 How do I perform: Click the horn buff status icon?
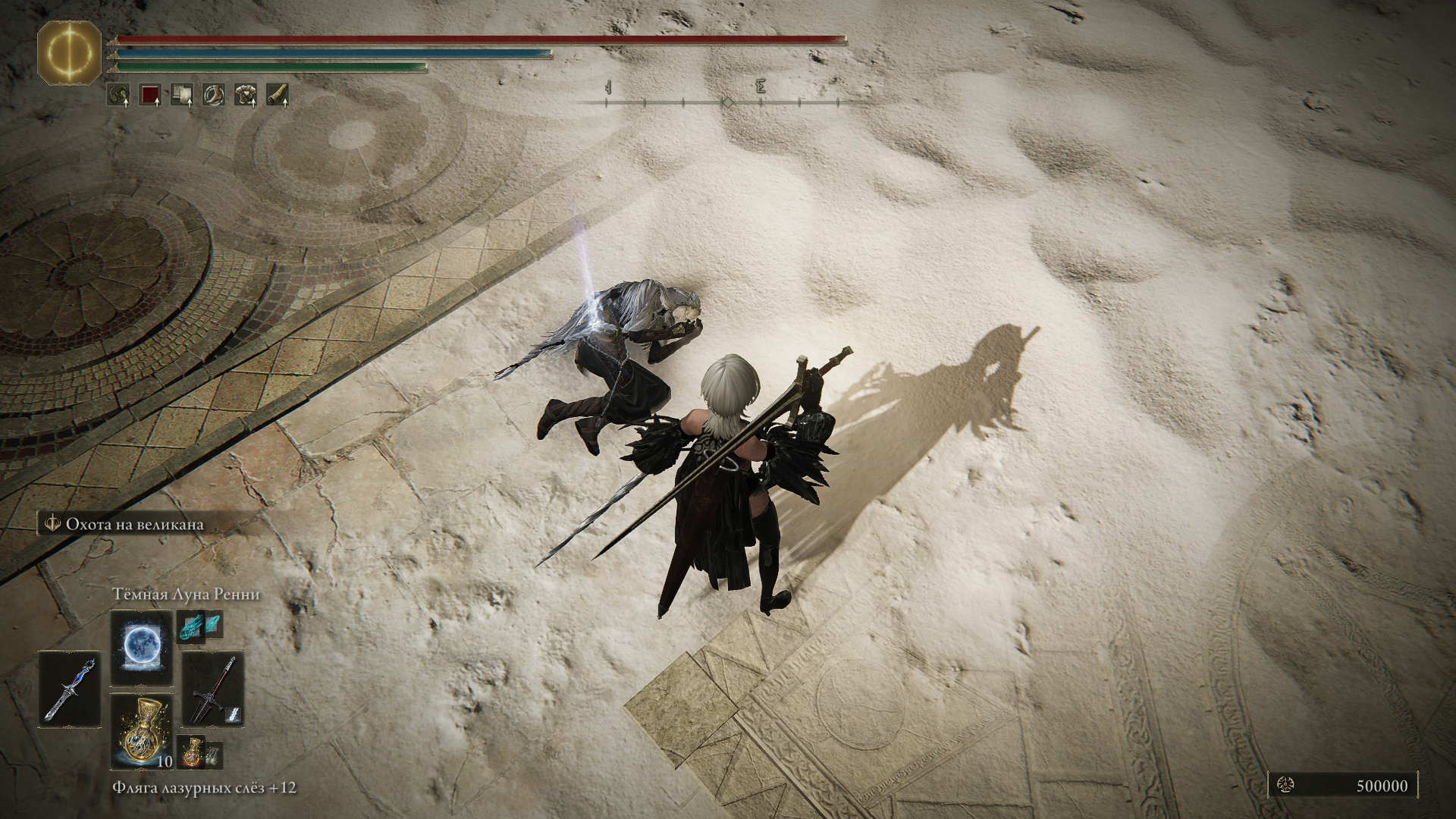coord(278,95)
